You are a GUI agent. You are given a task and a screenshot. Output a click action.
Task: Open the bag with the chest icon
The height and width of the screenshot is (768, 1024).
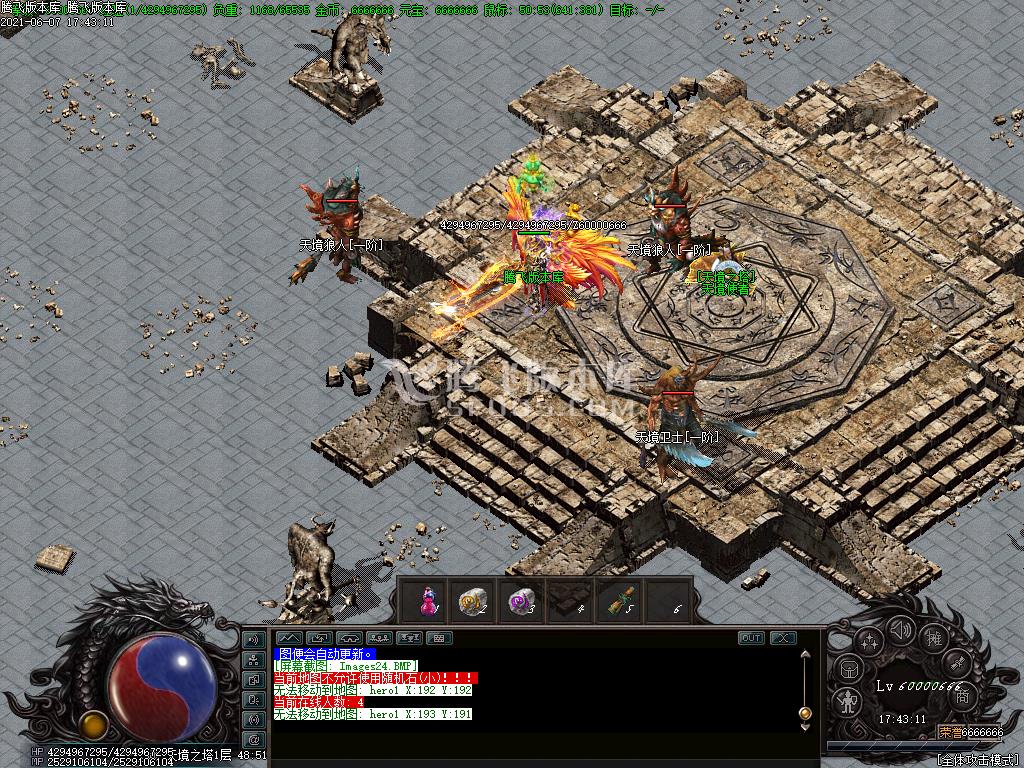[x=846, y=668]
